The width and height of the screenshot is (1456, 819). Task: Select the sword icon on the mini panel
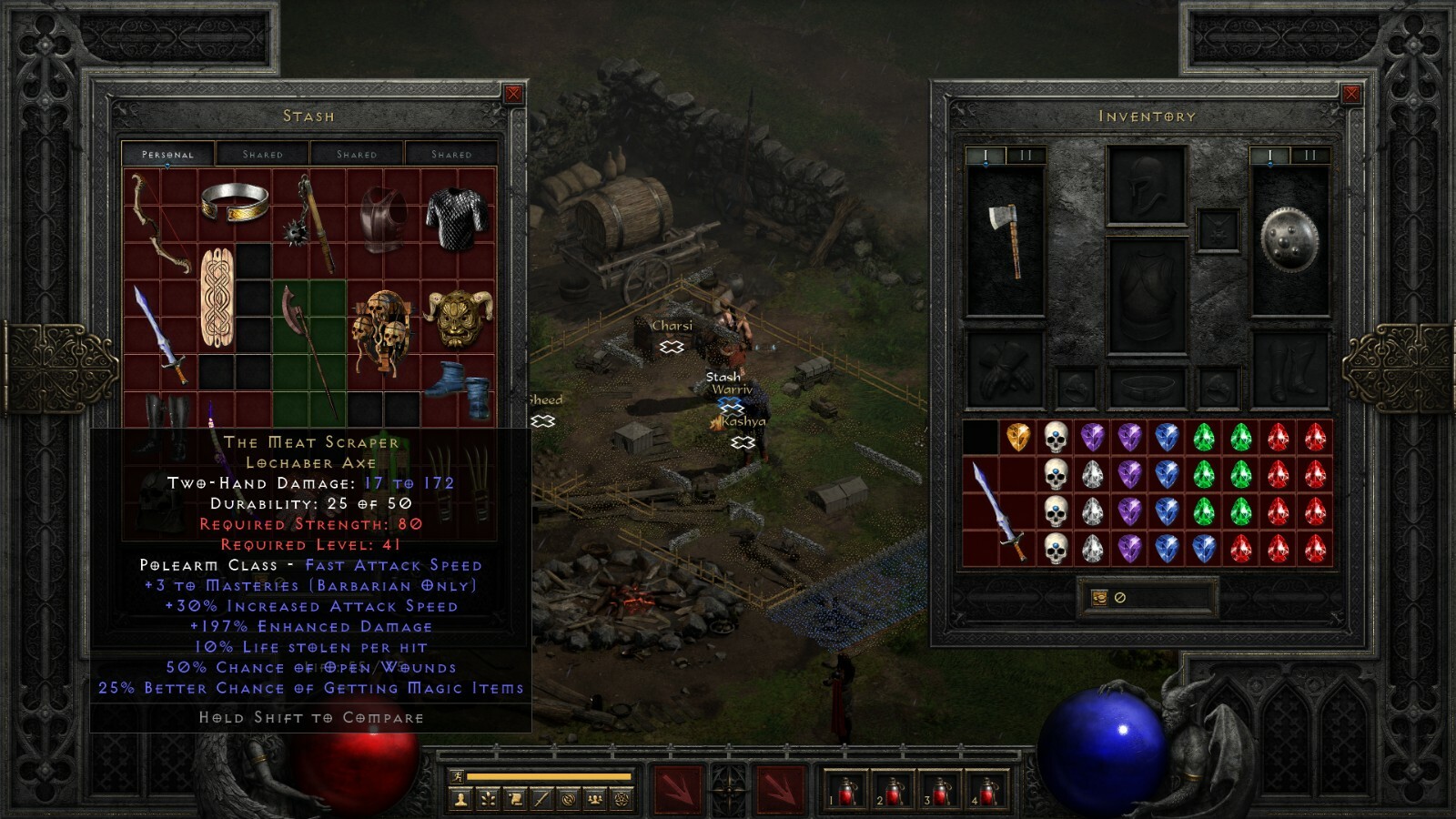(540, 799)
